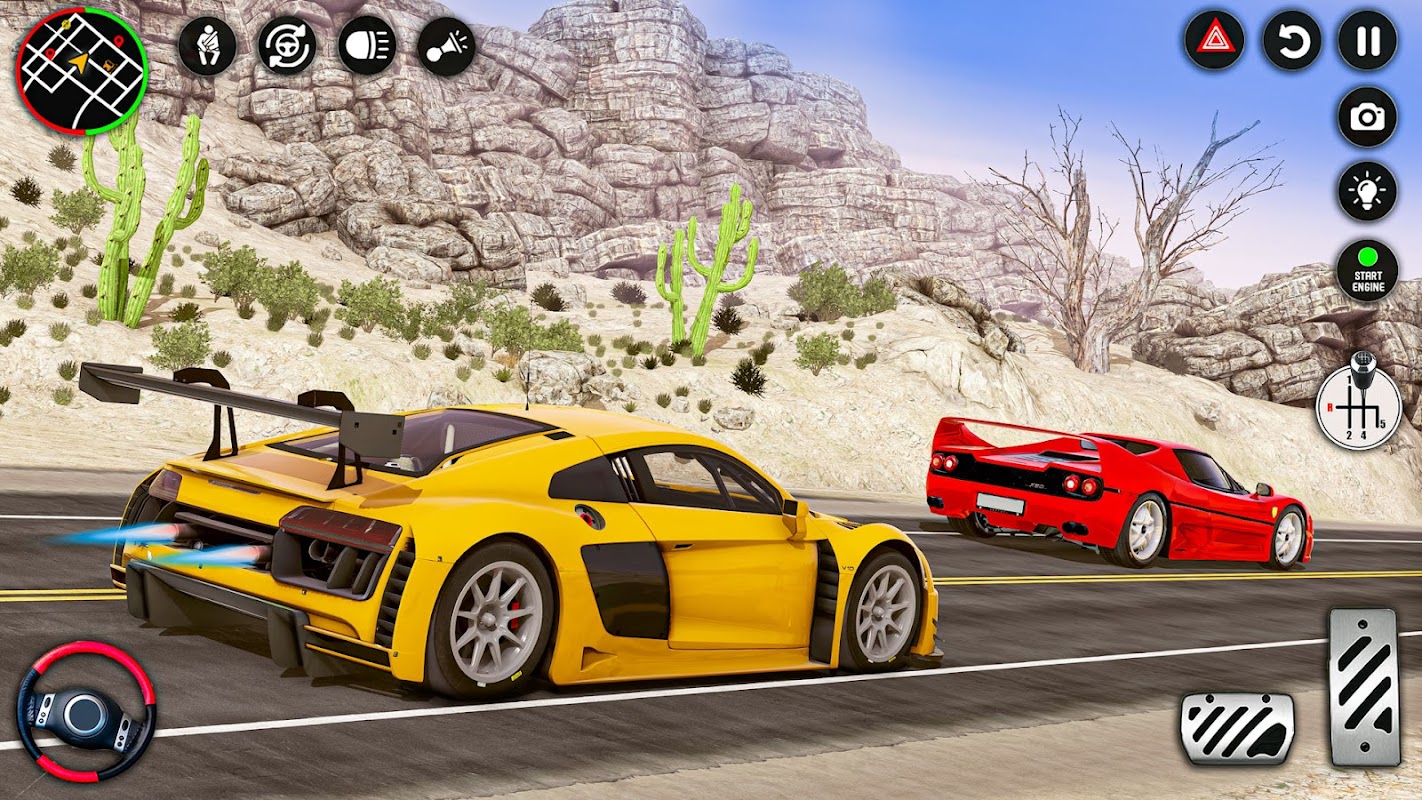Tap the red steering wheel control
Viewport: 1422px width, 800px height.
[86, 711]
